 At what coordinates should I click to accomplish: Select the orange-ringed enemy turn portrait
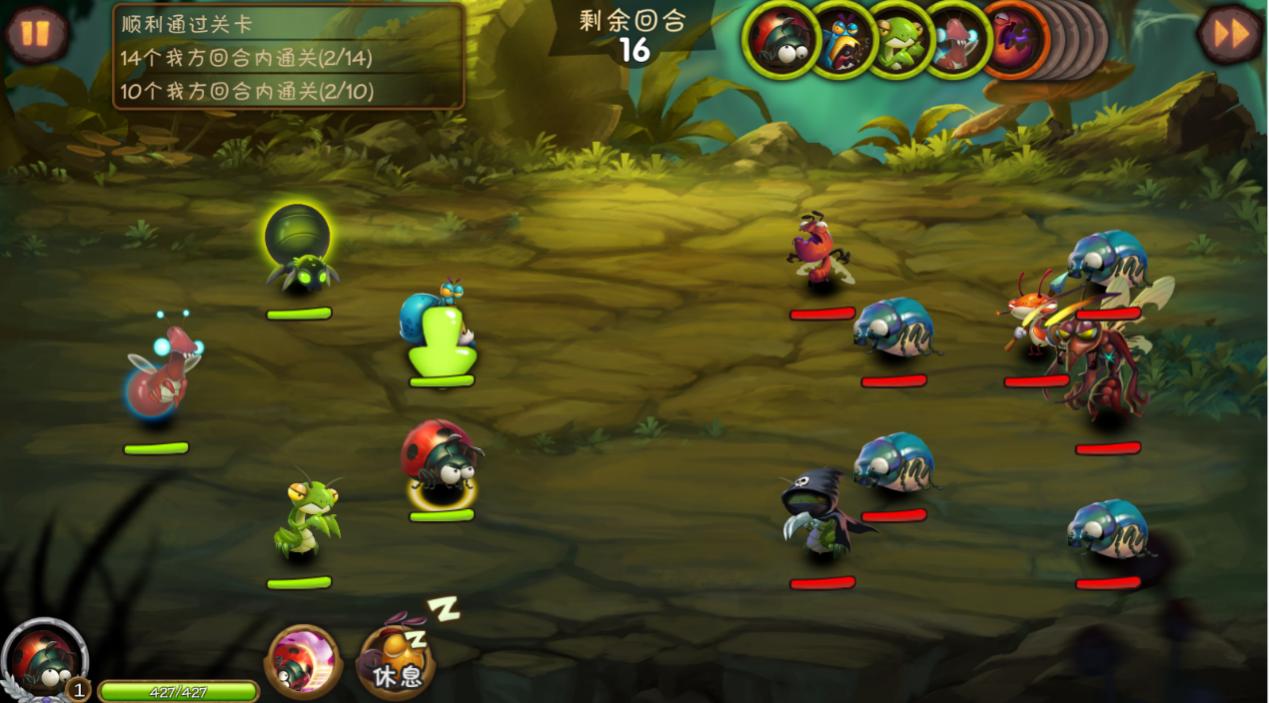[x=1012, y=41]
